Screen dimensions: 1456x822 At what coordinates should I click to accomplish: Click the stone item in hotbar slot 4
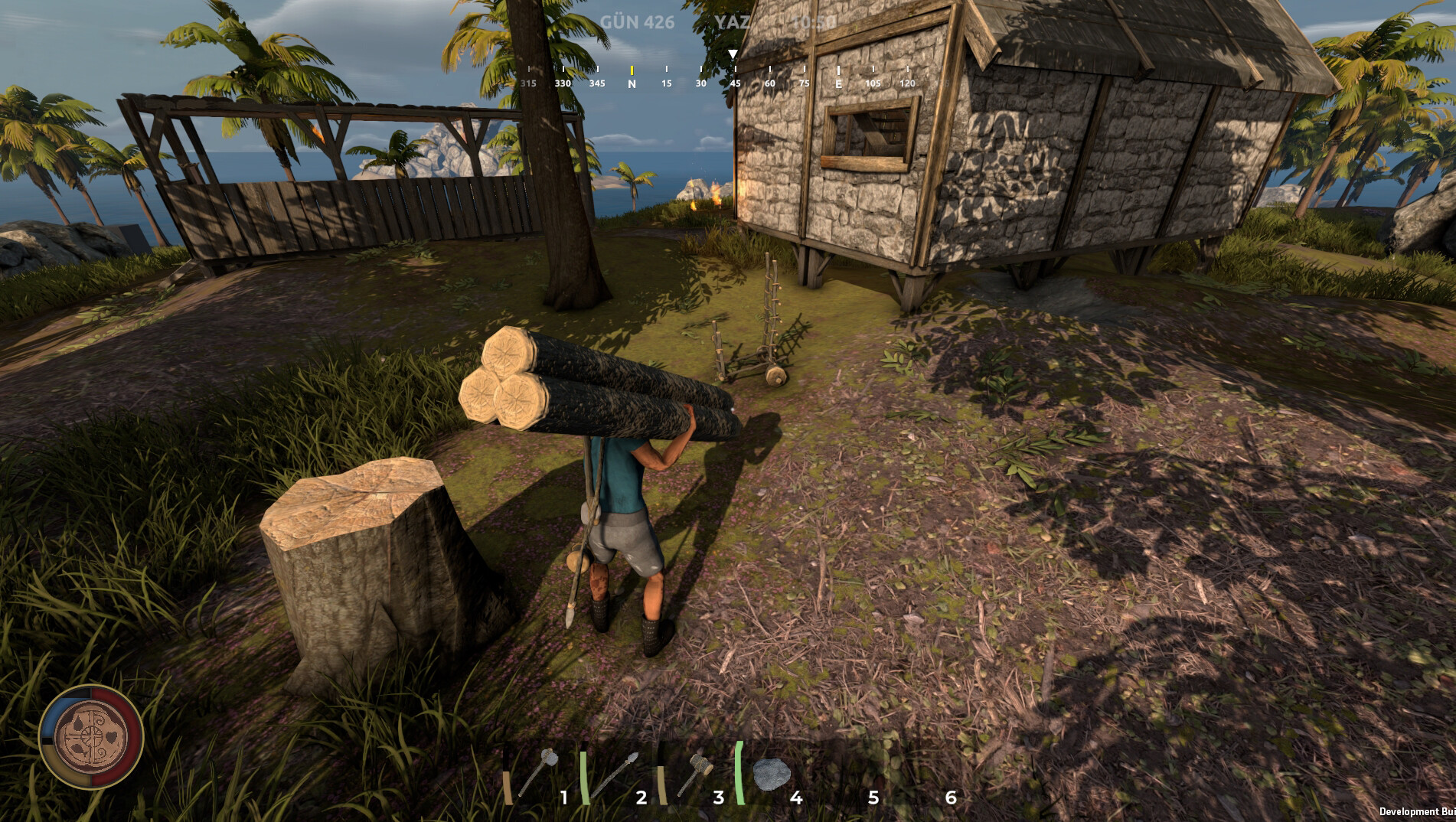772,773
